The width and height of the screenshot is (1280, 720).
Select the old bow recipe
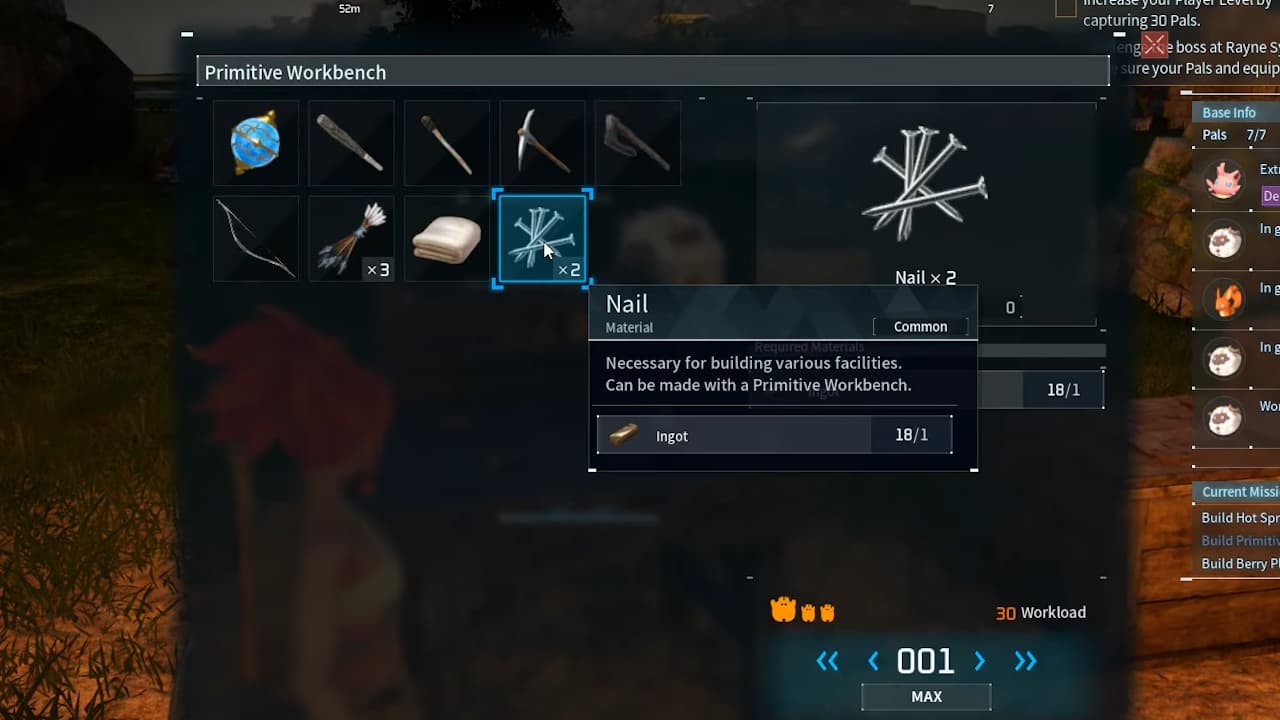(x=255, y=238)
